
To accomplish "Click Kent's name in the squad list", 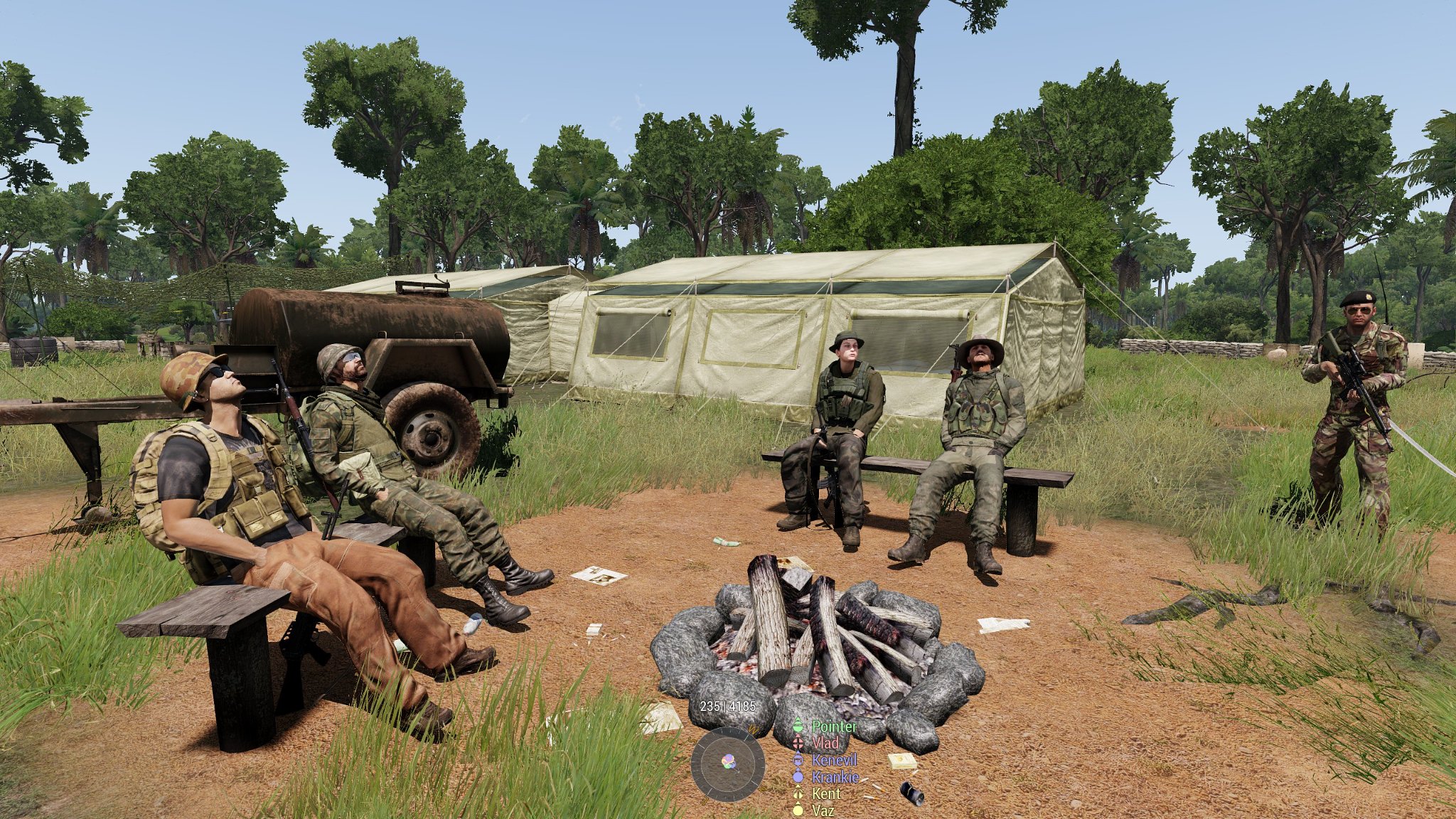I will point(825,793).
